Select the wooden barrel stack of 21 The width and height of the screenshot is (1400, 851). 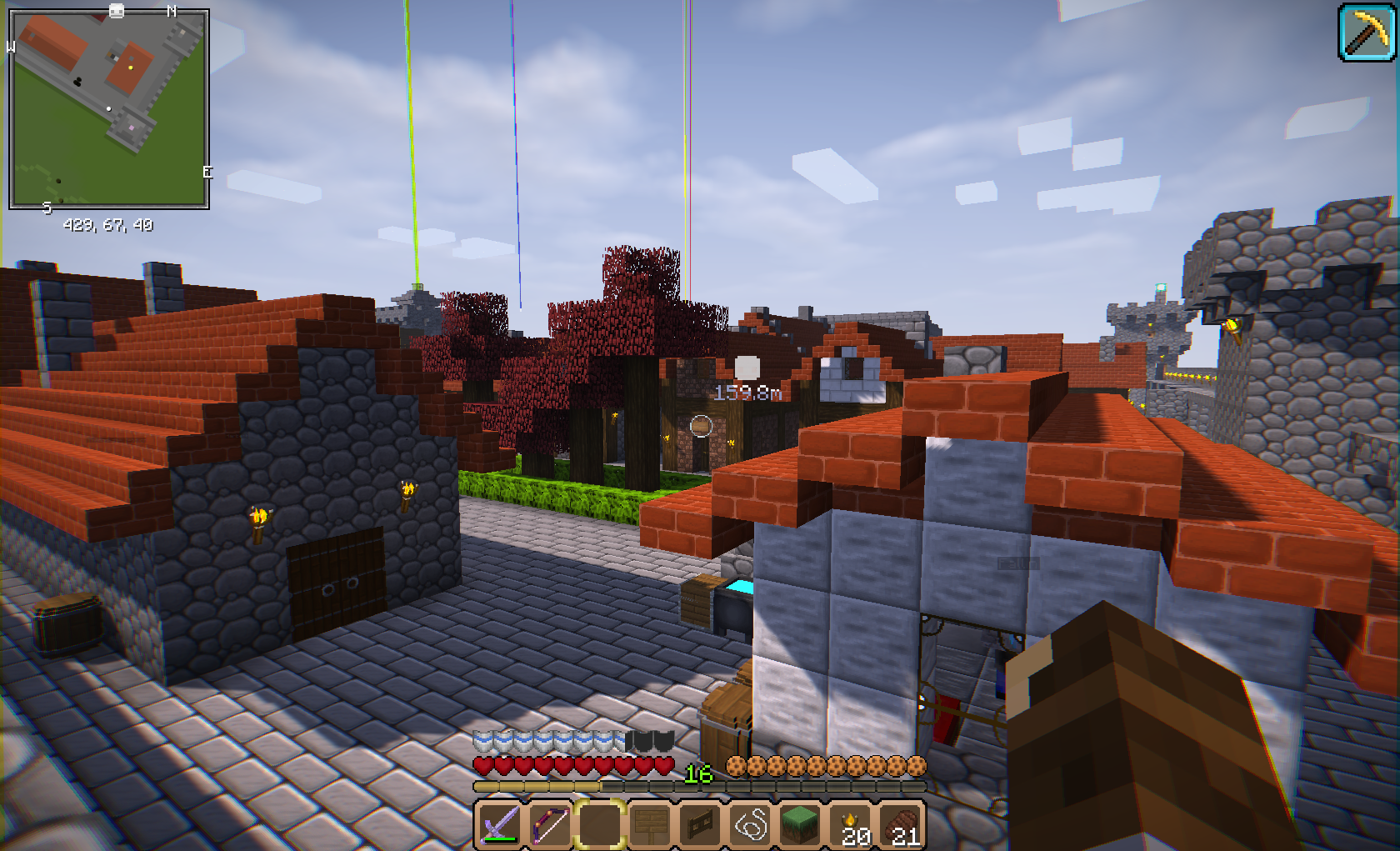[902, 824]
